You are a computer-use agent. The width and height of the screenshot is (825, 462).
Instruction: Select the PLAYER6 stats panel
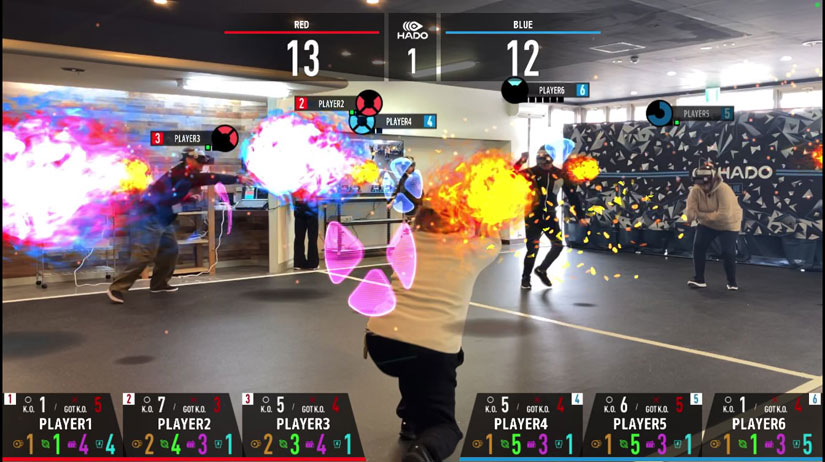[762, 425]
